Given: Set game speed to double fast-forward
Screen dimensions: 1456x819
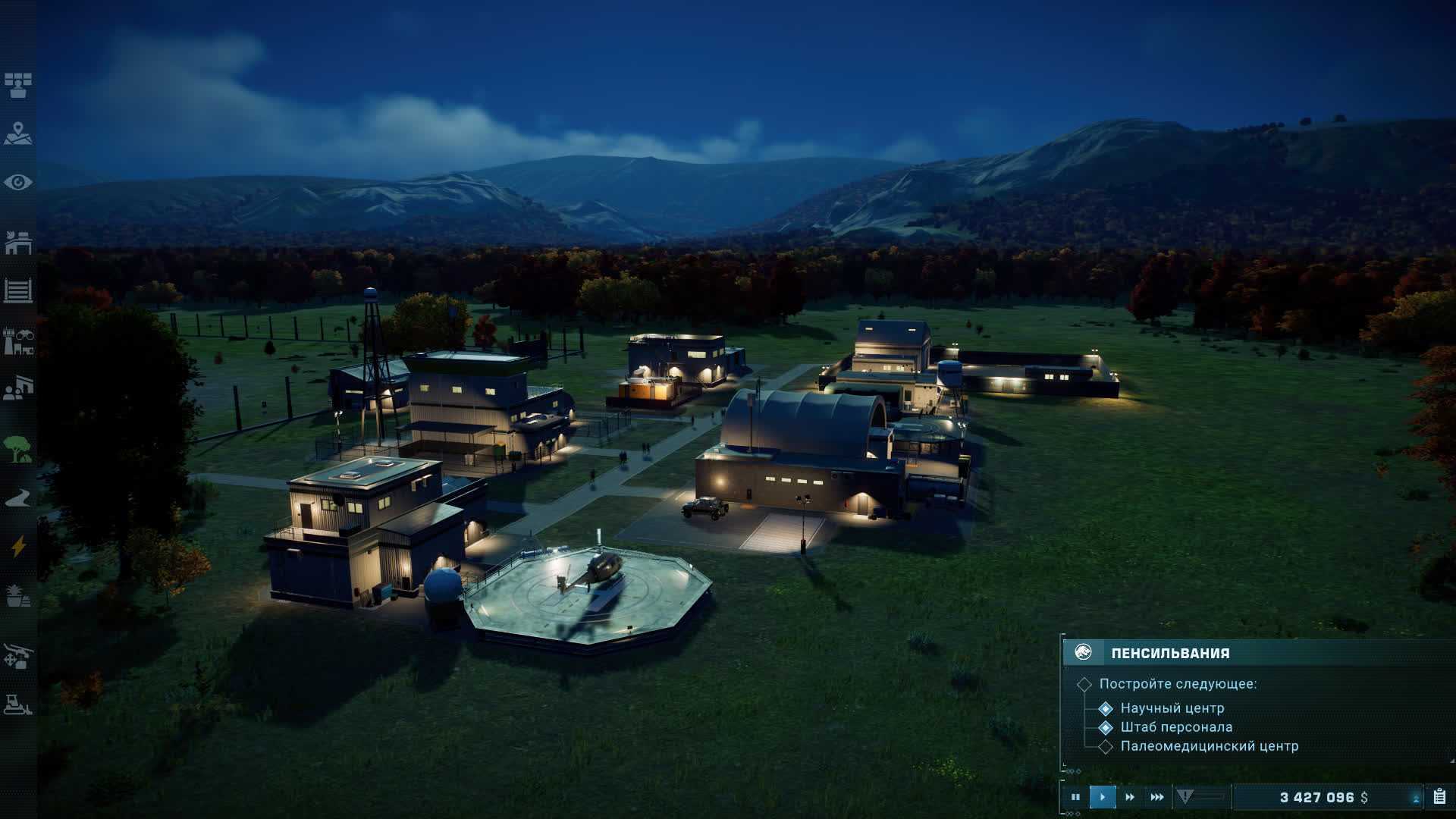Looking at the screenshot, I should (x=1130, y=797).
